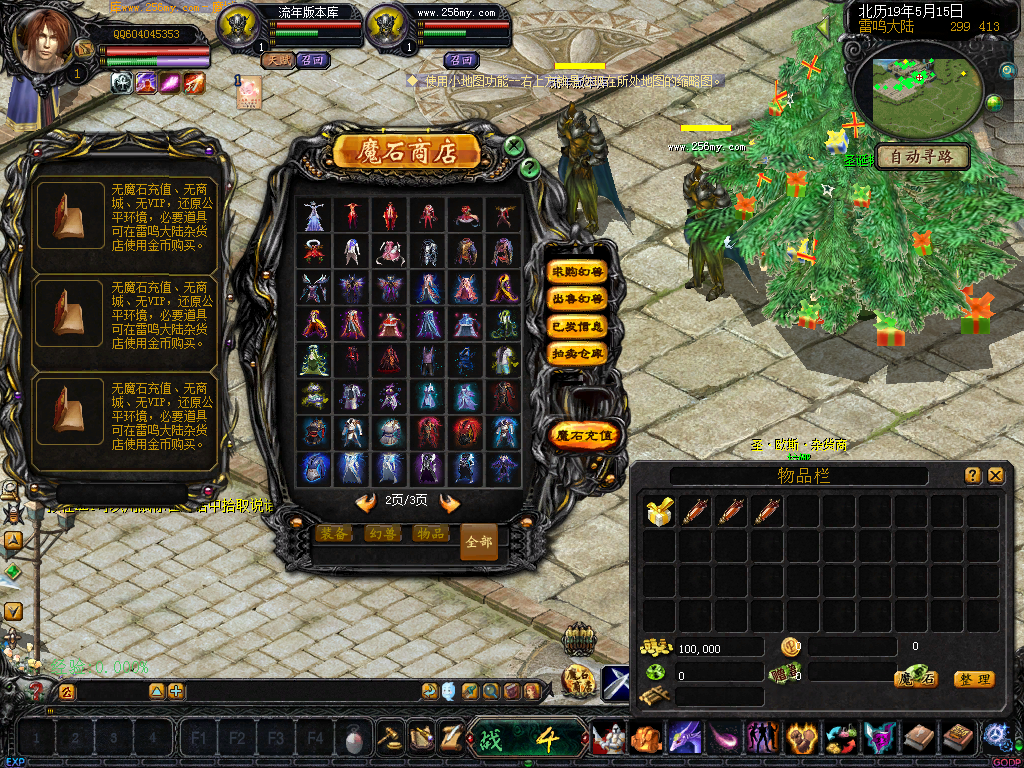The width and height of the screenshot is (1024, 768).
Task: Click the 整理 sort inventory button
Action: point(973,679)
